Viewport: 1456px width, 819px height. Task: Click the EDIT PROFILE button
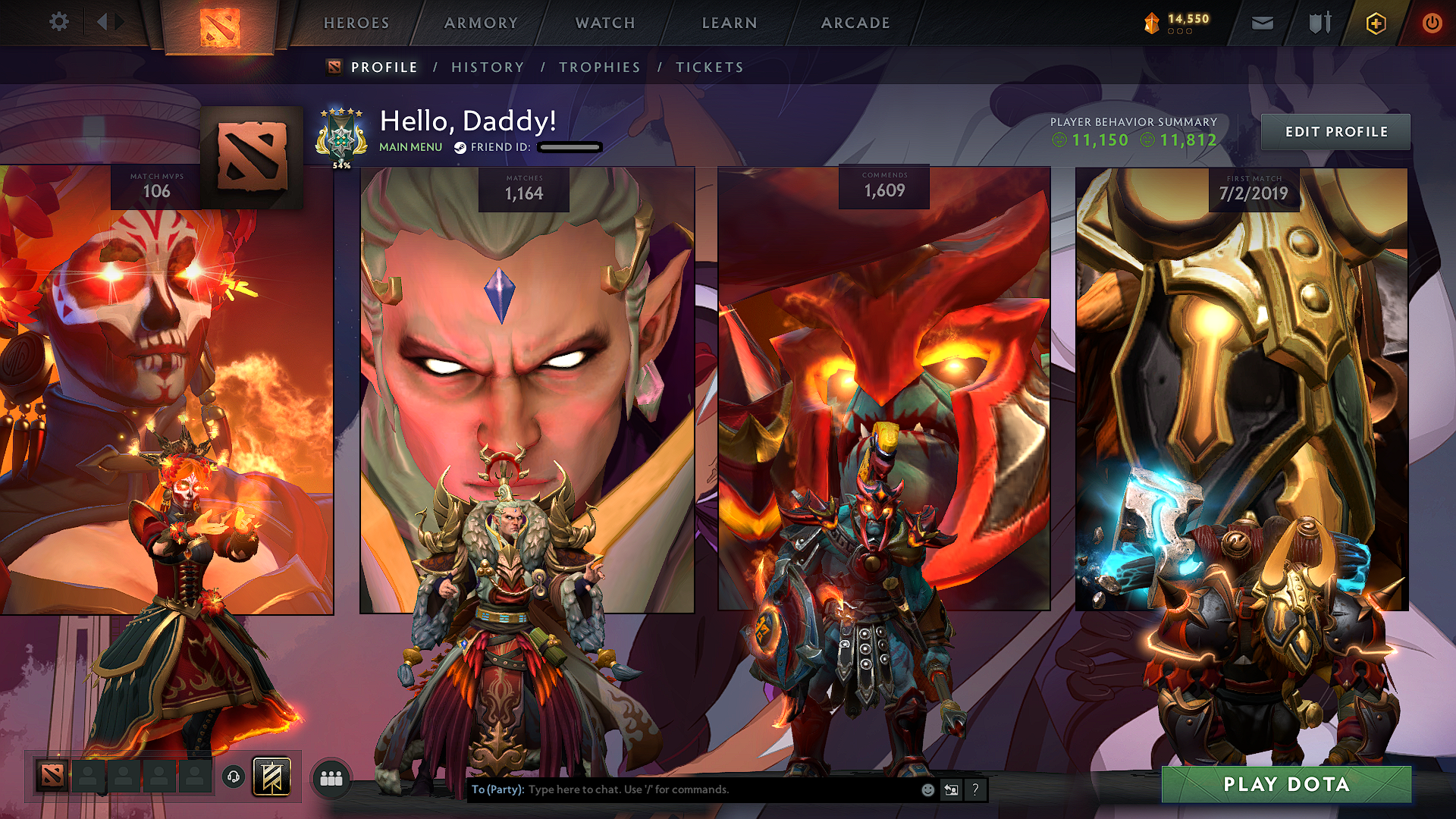pos(1336,131)
